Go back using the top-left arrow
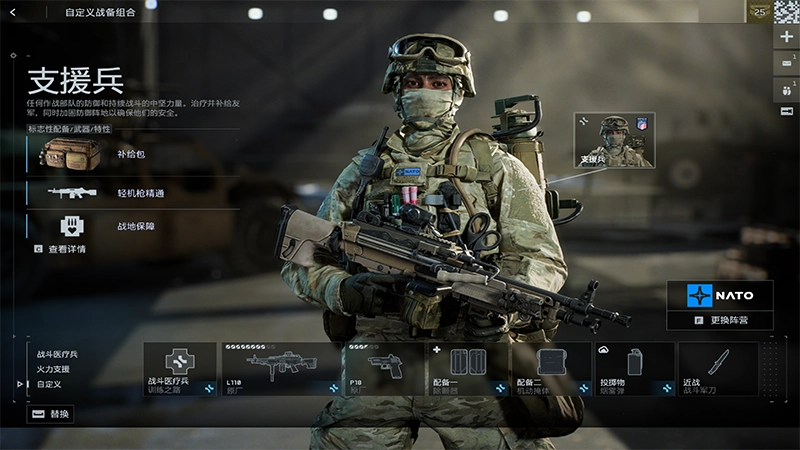 [13, 13]
